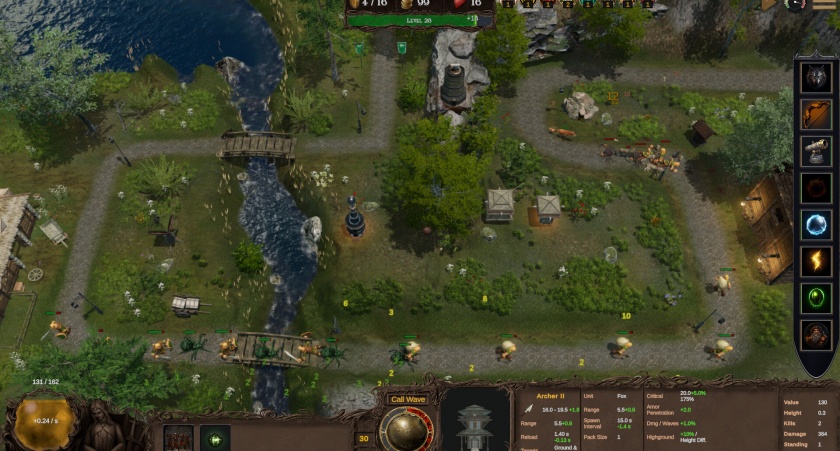
Task: Select the cannon tower icon
Action: coord(817,151)
